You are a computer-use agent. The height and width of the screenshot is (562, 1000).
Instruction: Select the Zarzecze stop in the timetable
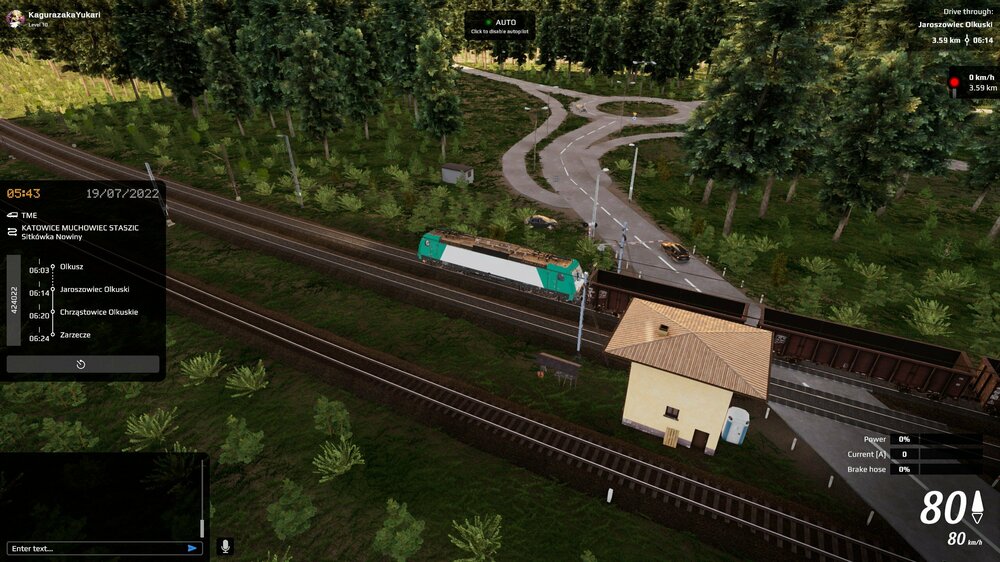tap(75, 335)
